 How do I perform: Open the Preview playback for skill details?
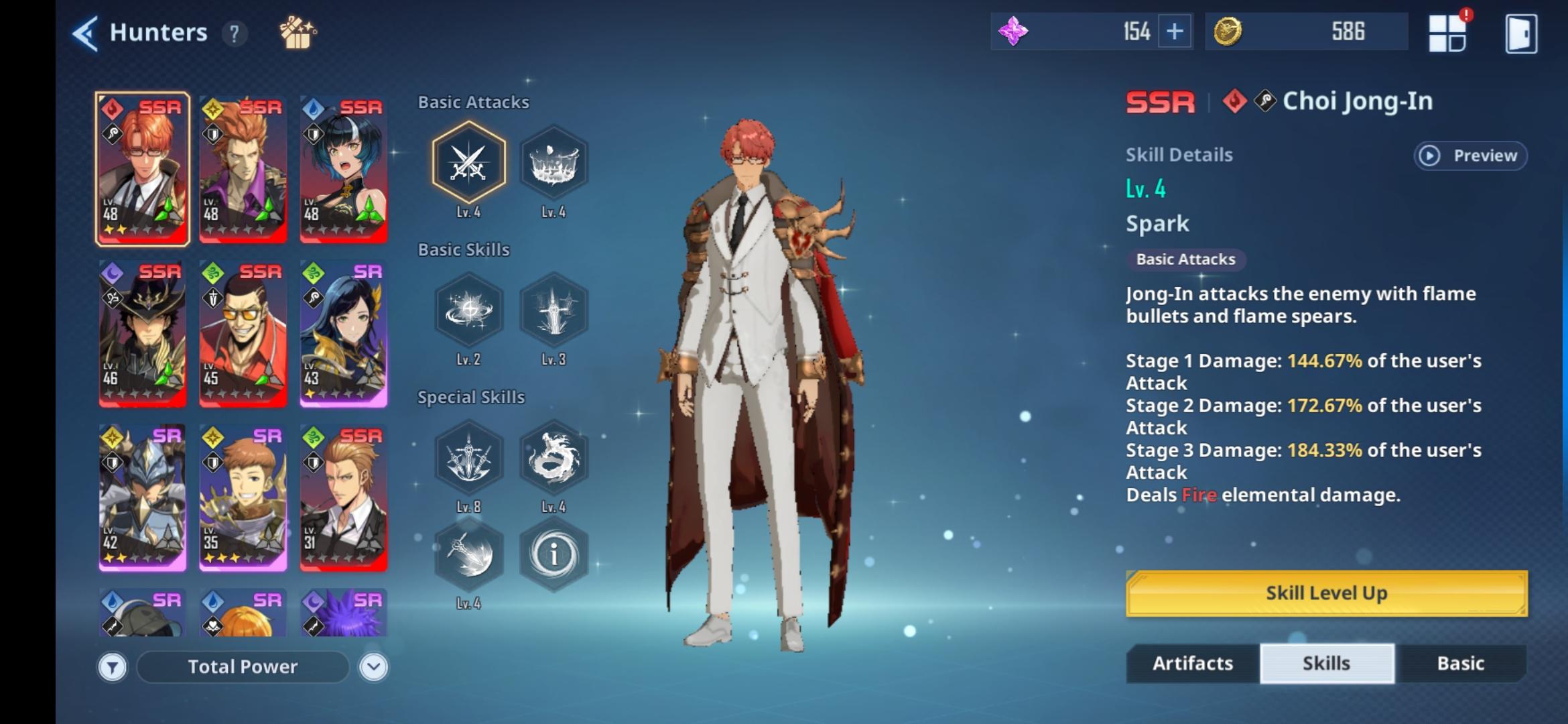coord(1470,155)
